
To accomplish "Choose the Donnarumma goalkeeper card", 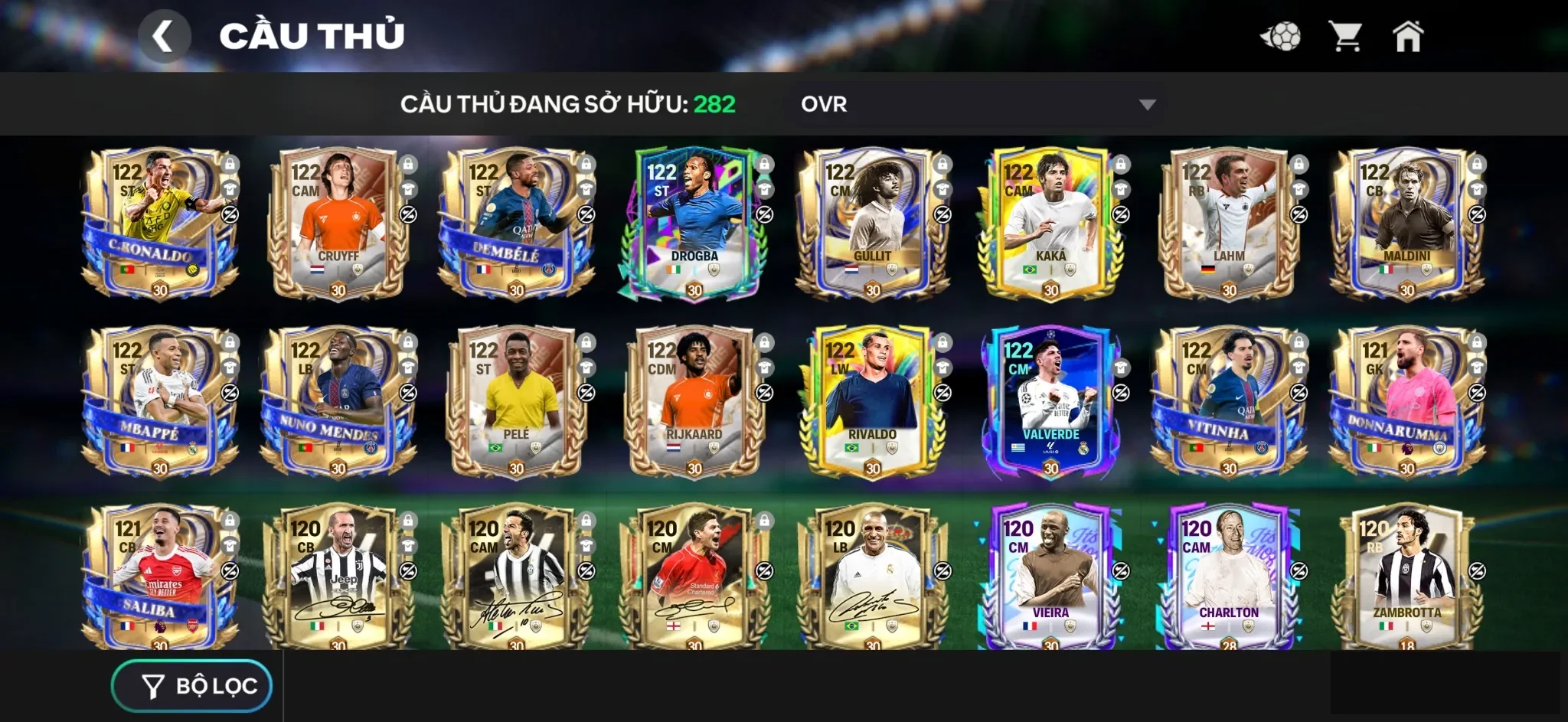I will (x=1406, y=401).
